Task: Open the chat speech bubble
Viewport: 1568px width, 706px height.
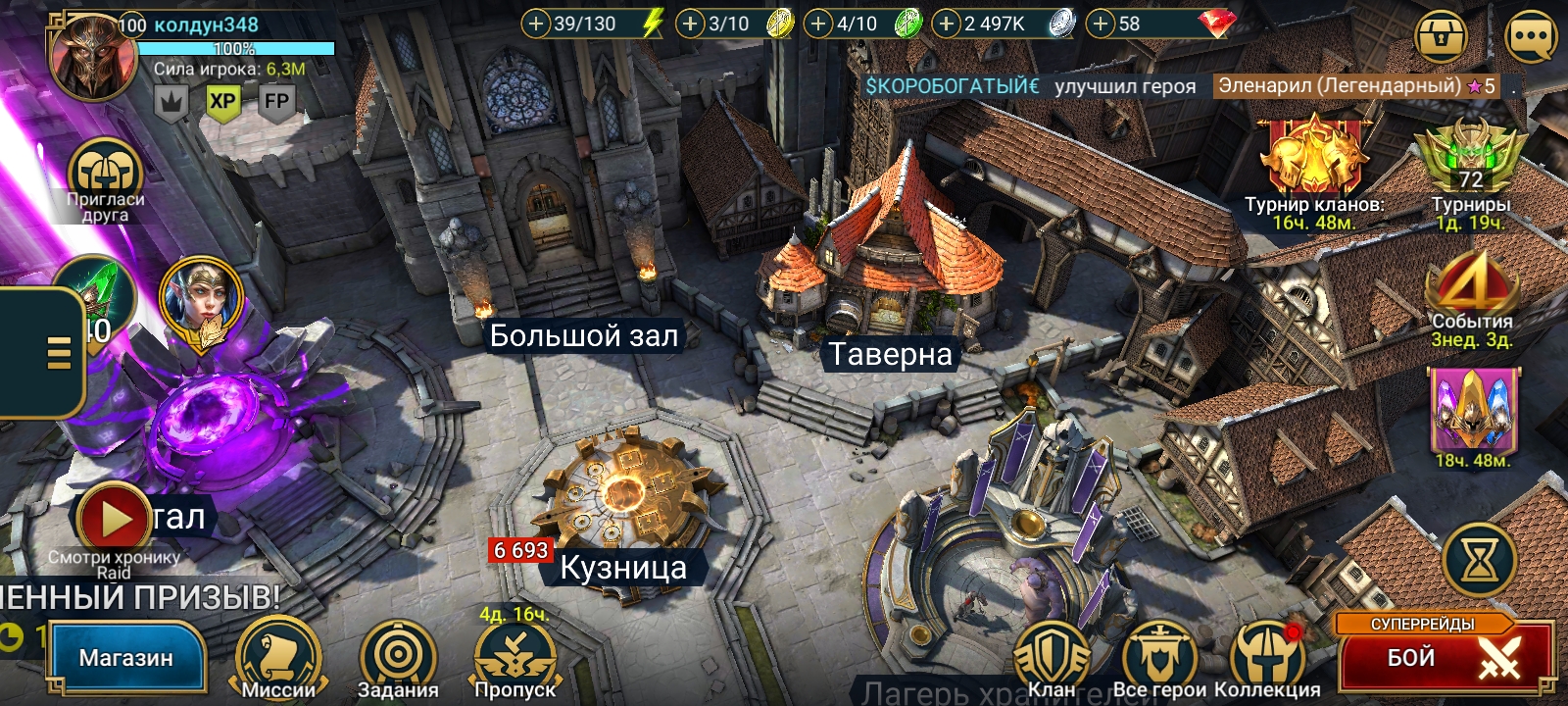Action: [1530, 39]
